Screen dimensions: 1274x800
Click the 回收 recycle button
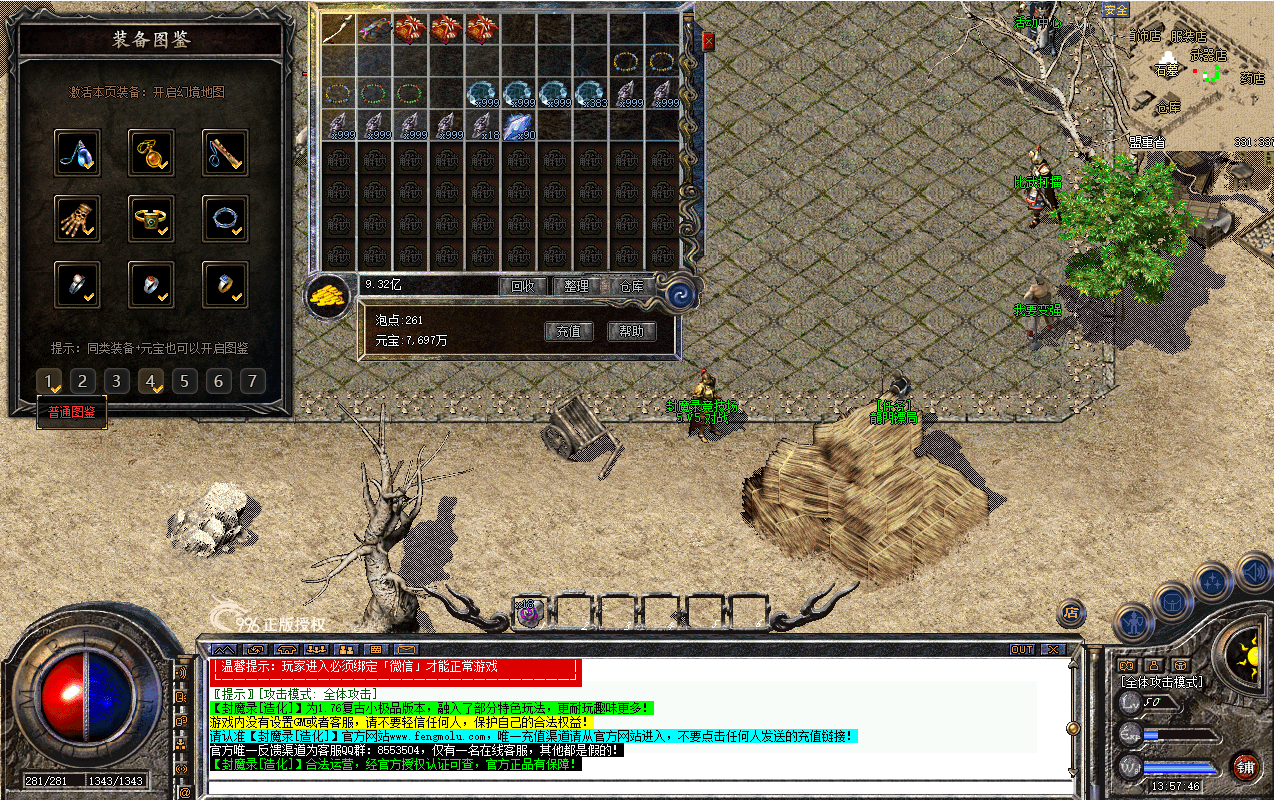[x=522, y=286]
